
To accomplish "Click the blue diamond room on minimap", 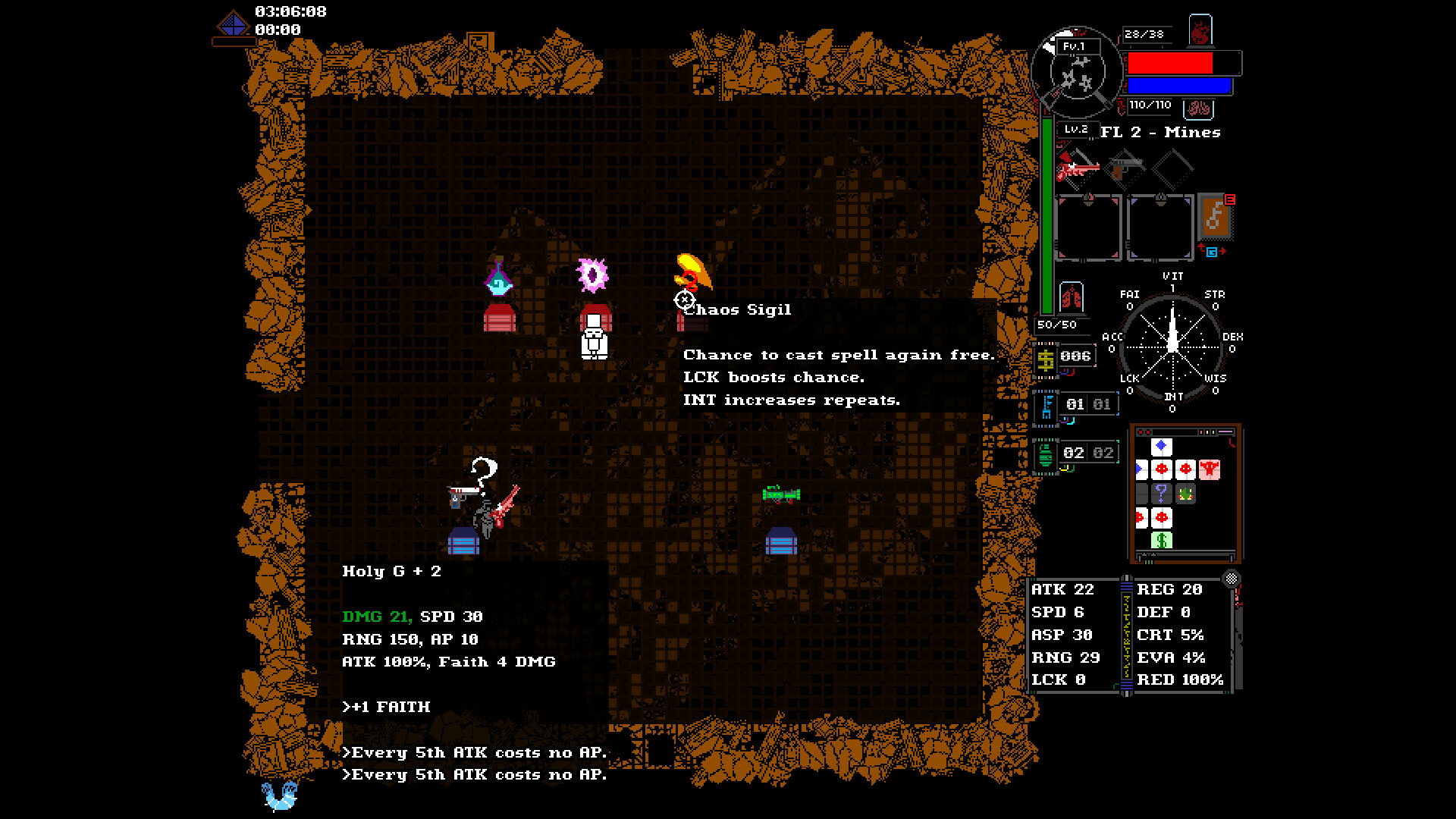I will point(1161,447).
